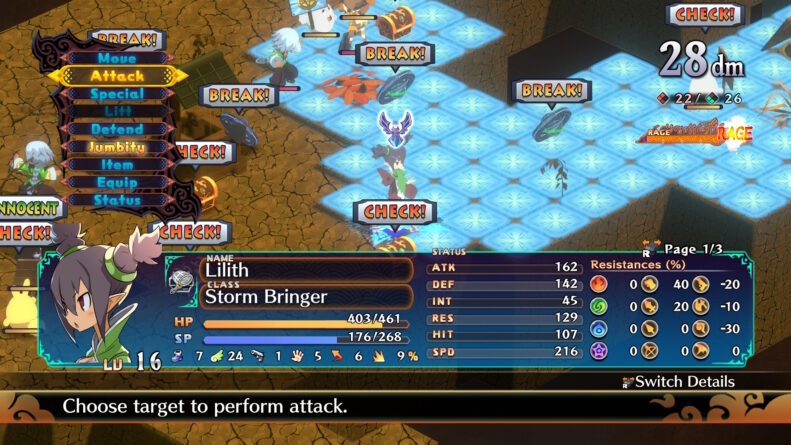Viewport: 791px width, 445px height.
Task: Select the Move command
Action: click(117, 59)
